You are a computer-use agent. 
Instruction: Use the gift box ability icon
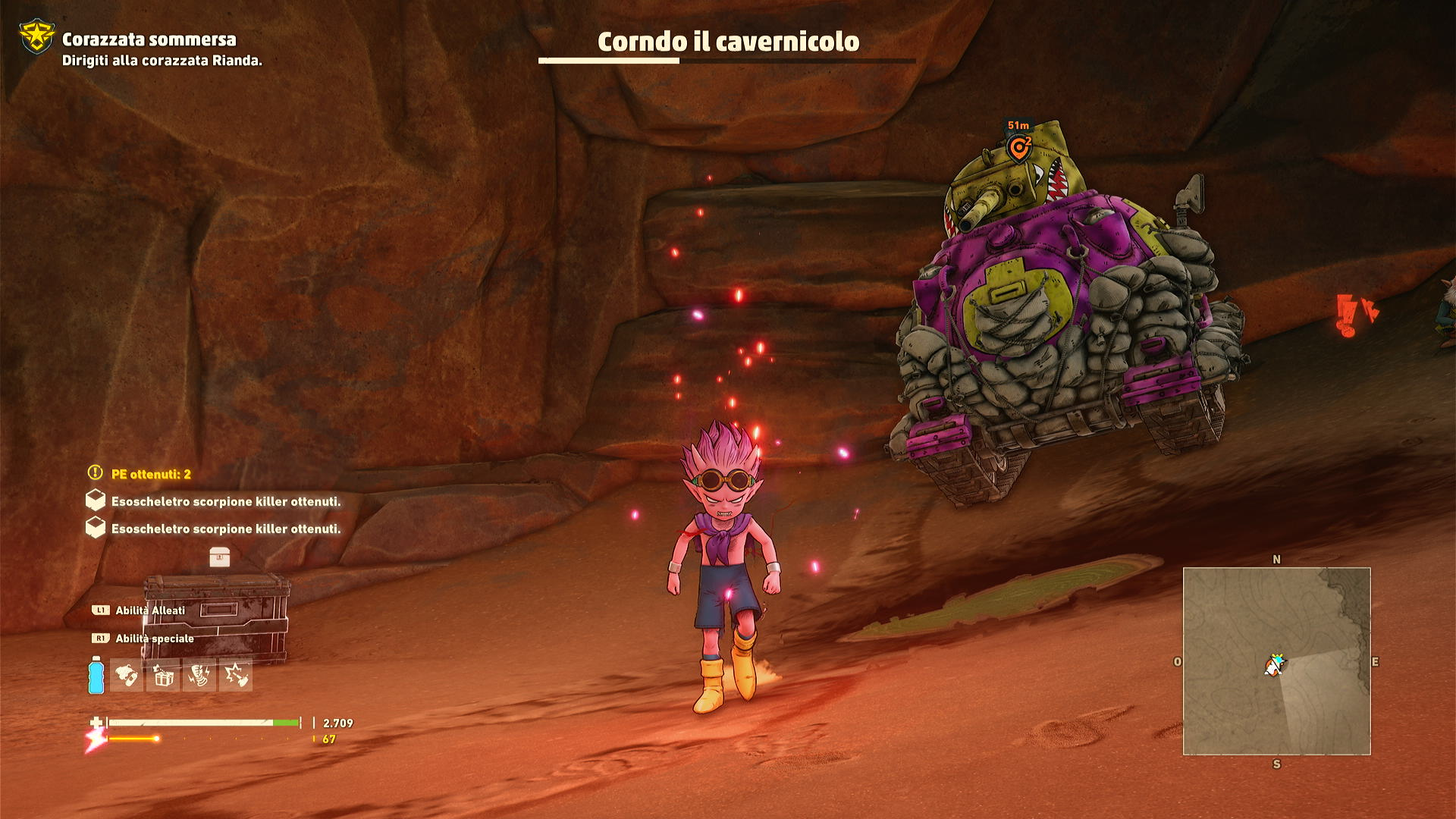point(163,675)
